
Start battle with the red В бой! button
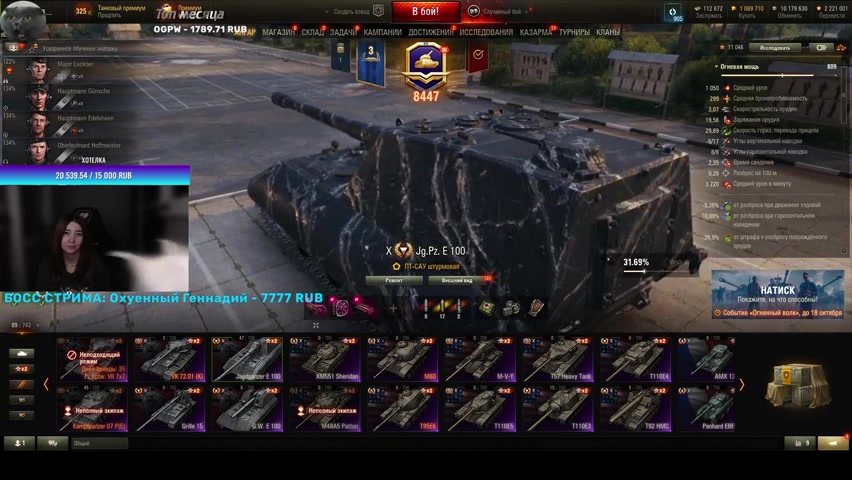tap(425, 11)
